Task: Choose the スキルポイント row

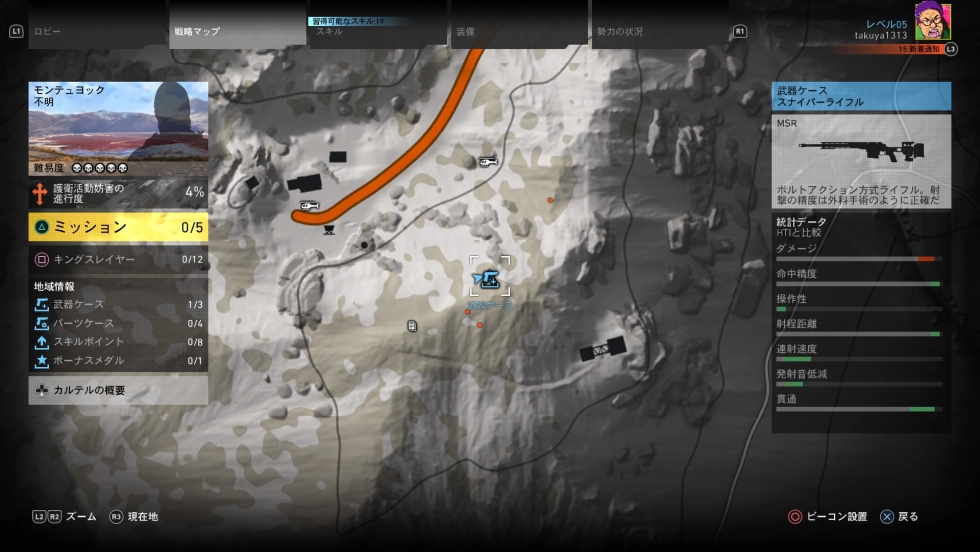Action: (118, 342)
